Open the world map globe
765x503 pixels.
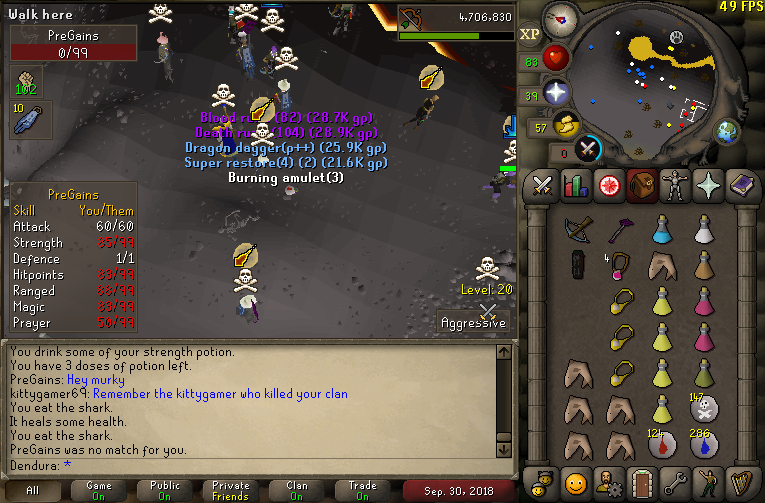pyautogui.click(x=727, y=132)
